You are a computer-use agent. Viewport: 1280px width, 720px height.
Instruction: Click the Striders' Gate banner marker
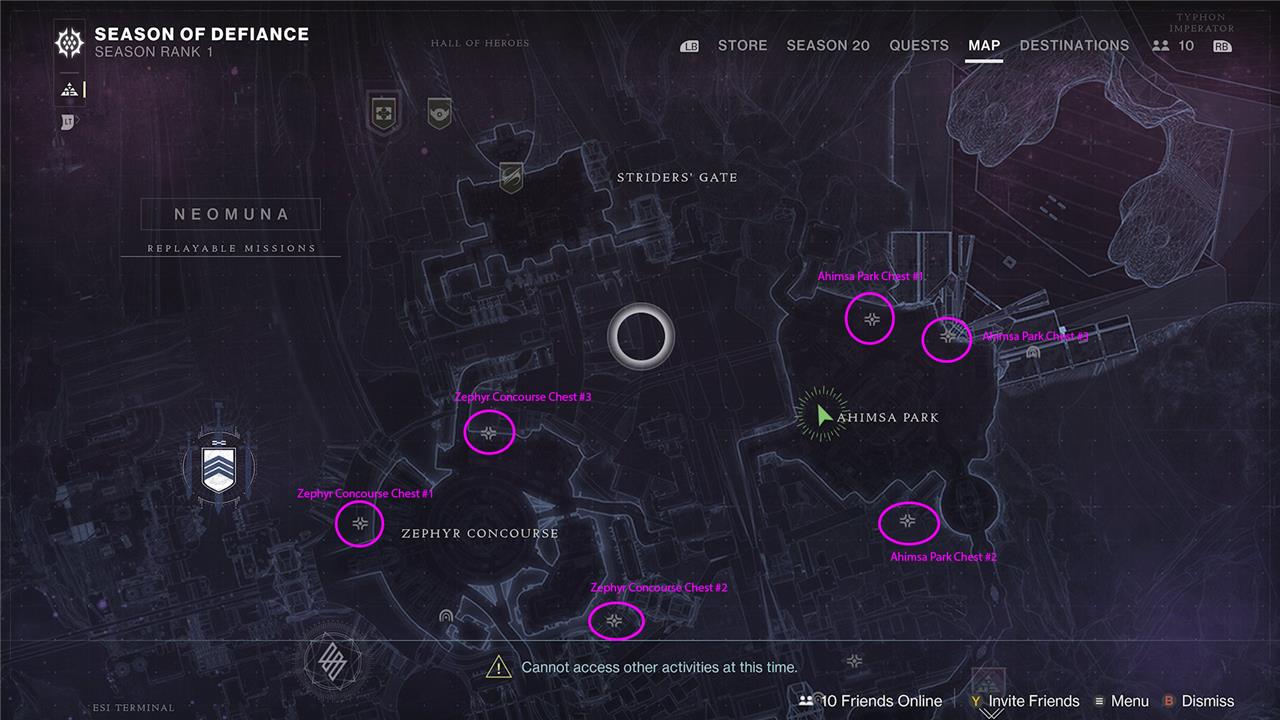(x=511, y=177)
